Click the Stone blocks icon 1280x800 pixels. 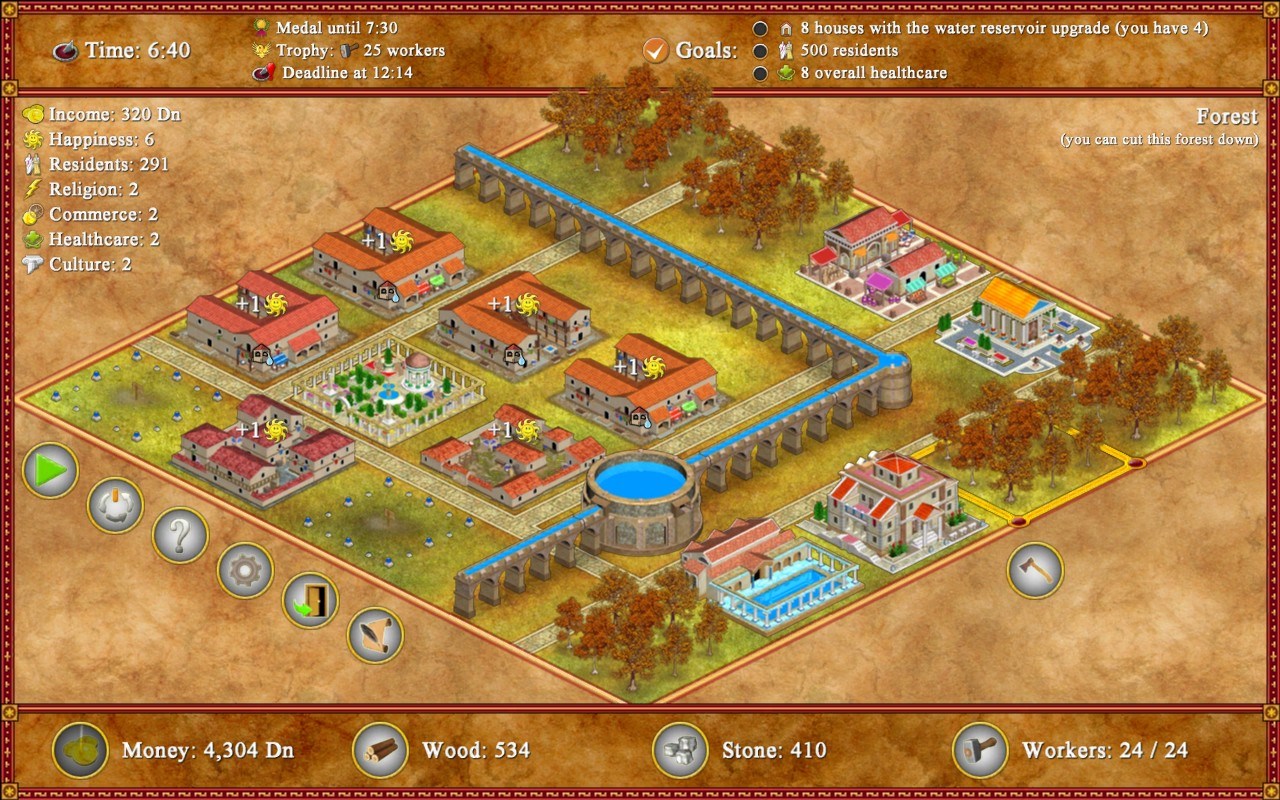pos(681,750)
